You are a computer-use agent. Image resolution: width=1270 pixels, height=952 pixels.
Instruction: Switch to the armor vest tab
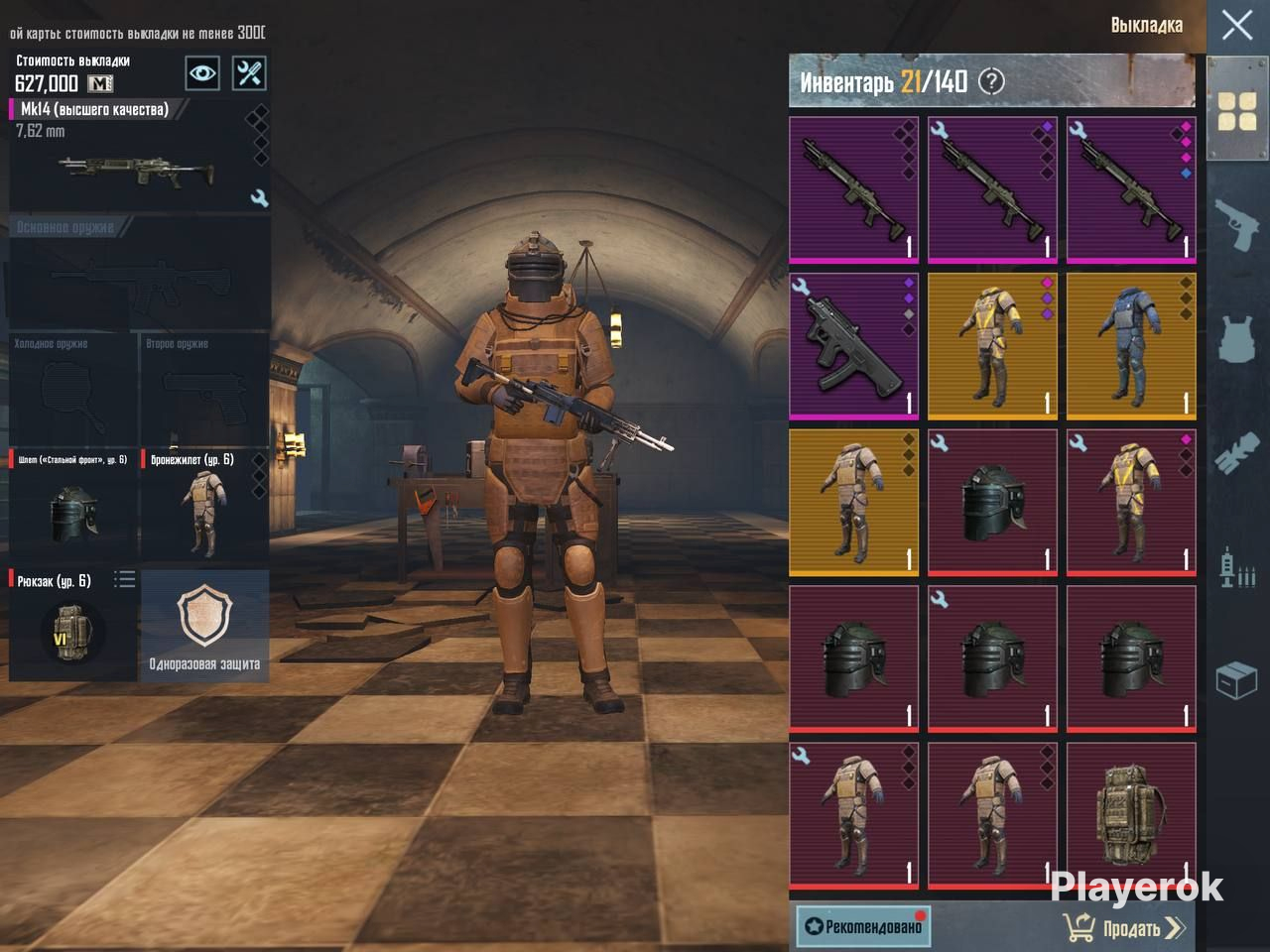(1237, 339)
